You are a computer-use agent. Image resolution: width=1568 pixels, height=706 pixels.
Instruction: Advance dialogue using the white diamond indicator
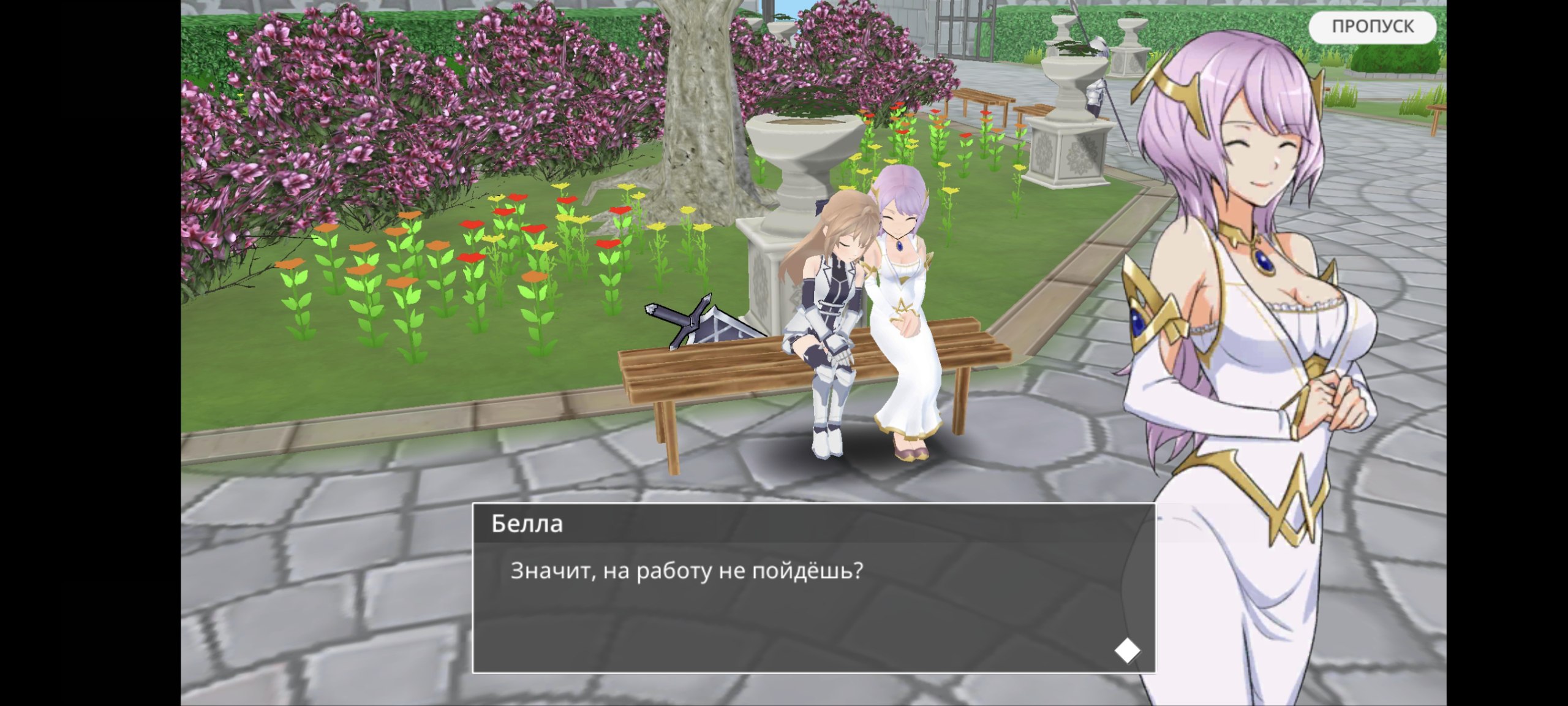tap(1126, 650)
